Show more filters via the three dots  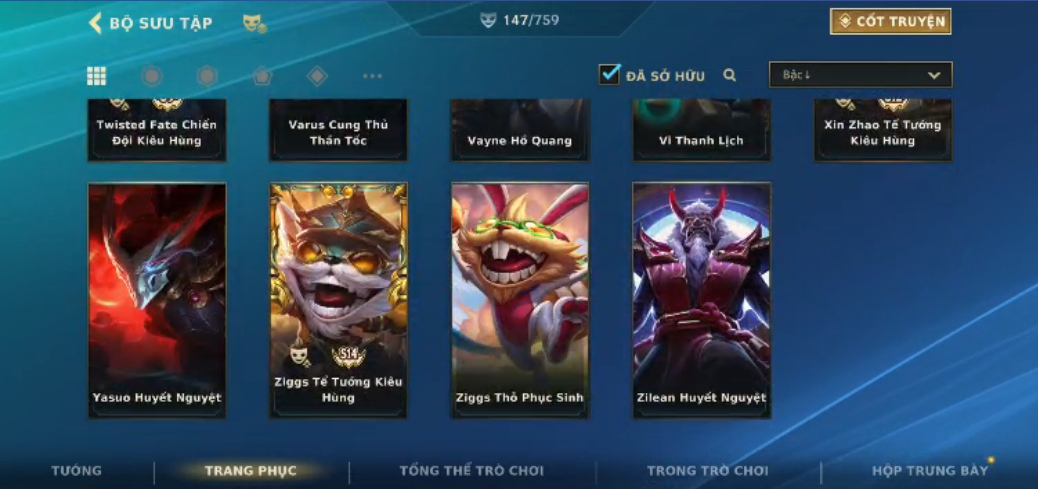[x=372, y=76]
